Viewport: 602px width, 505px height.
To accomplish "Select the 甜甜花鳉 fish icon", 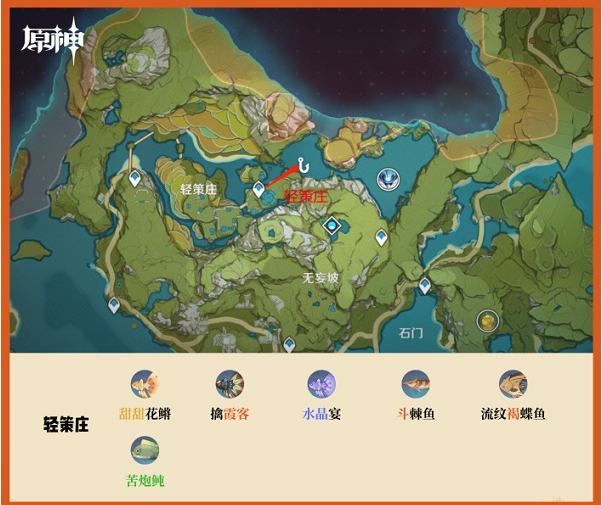I will coord(145,384).
